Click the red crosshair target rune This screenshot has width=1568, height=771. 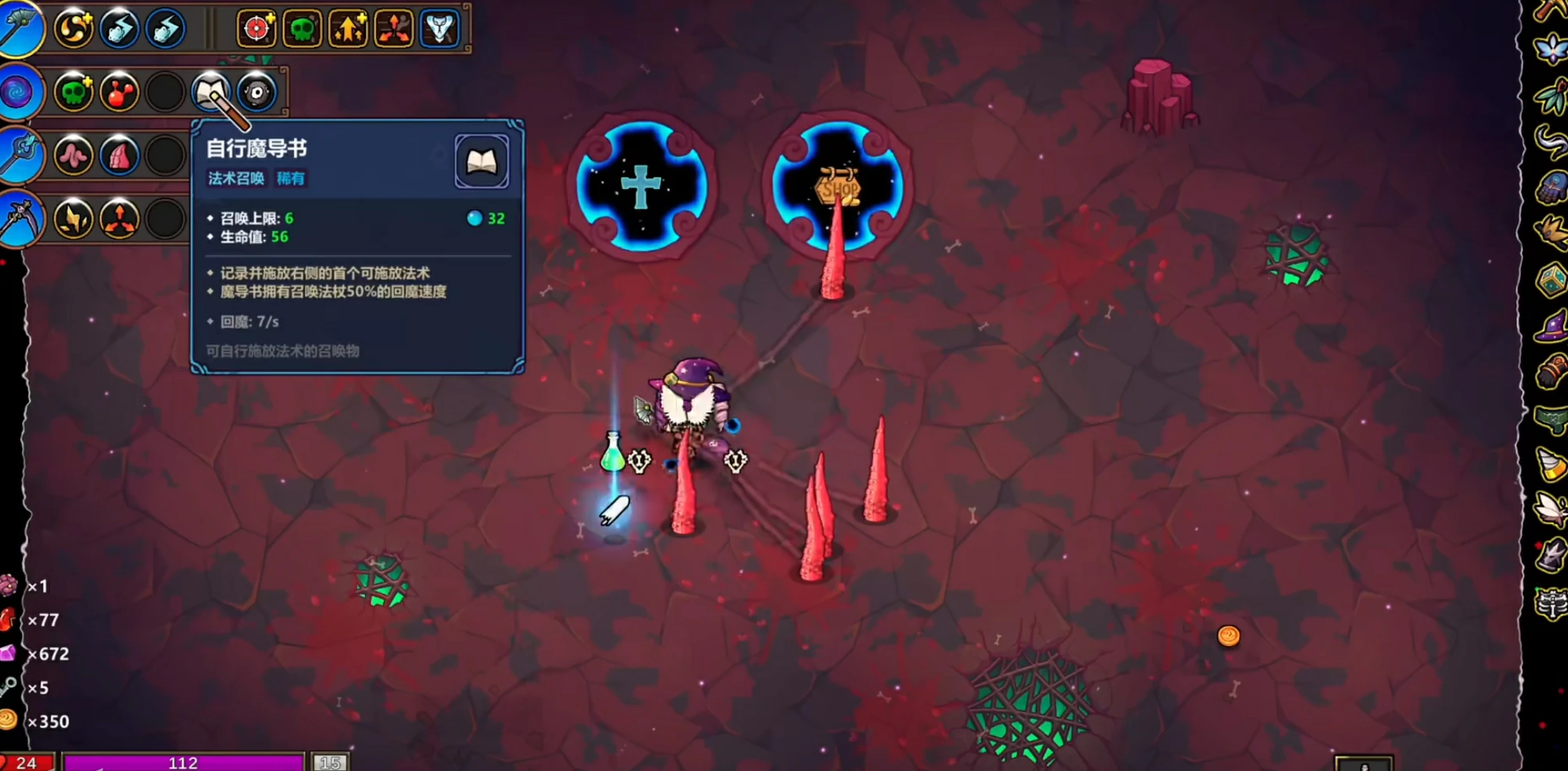click(x=256, y=29)
